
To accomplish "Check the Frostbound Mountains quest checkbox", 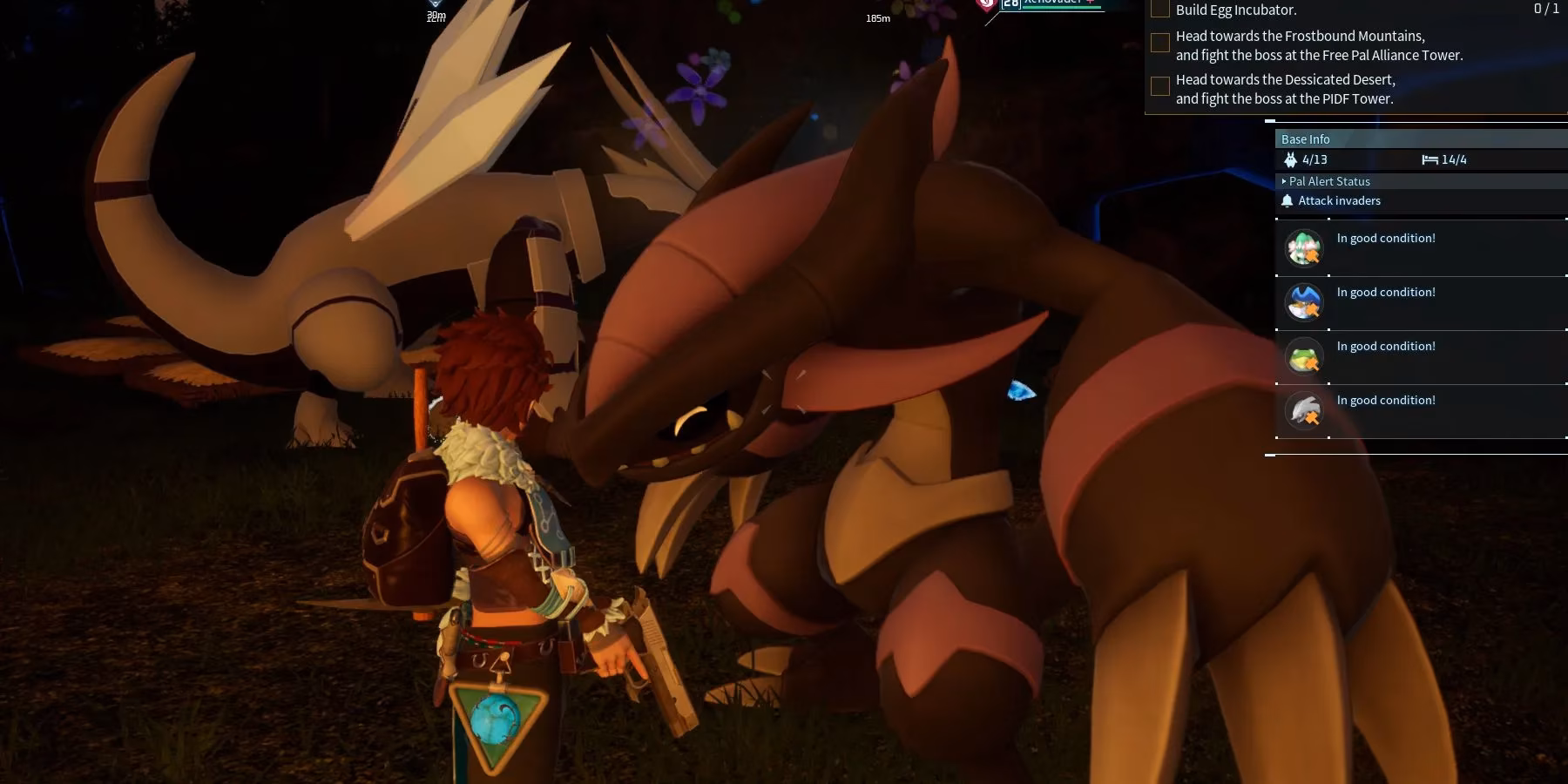I will tap(1160, 43).
